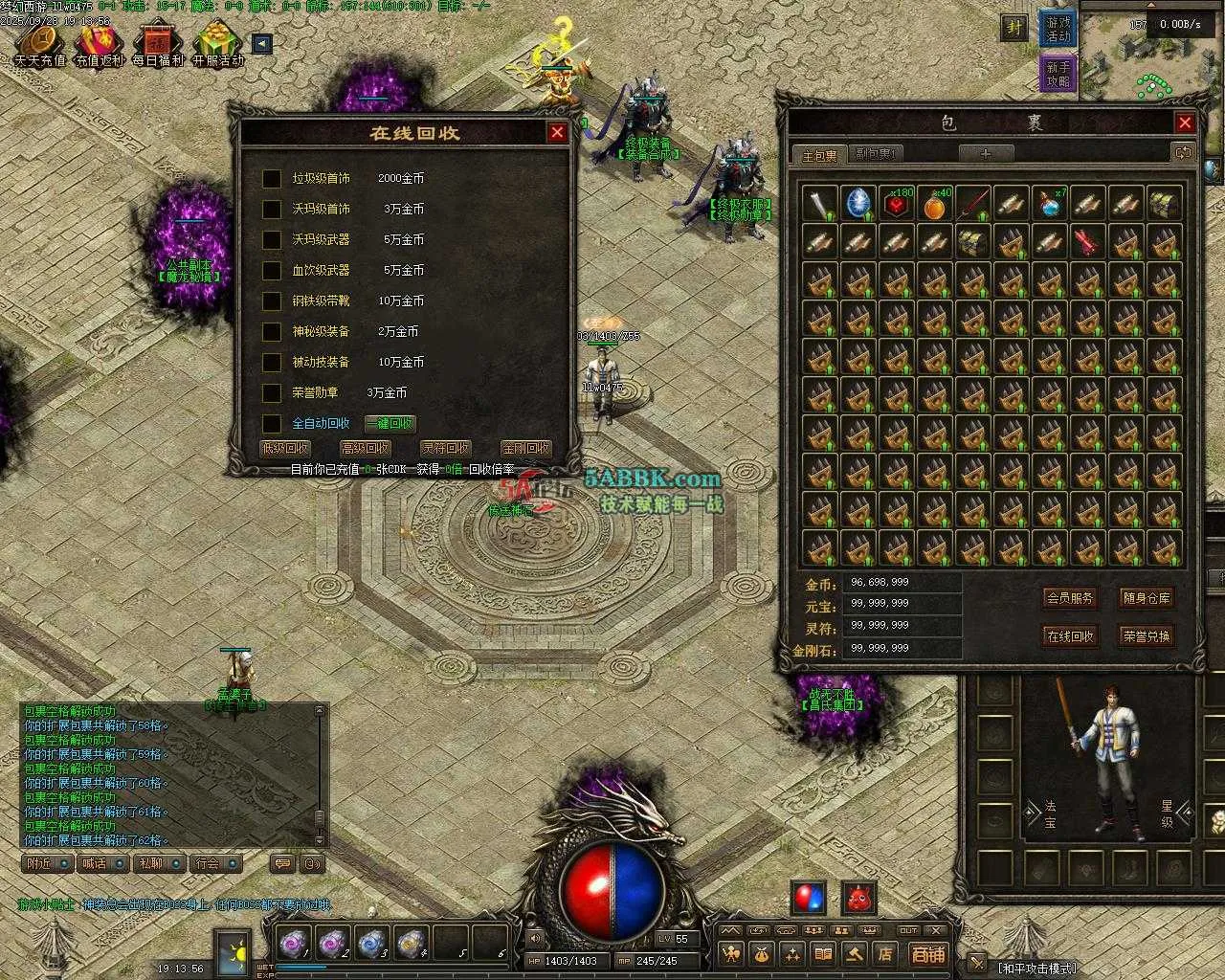Close the 包裹 inventory window
This screenshot has width=1225, height=980.
click(x=1185, y=122)
